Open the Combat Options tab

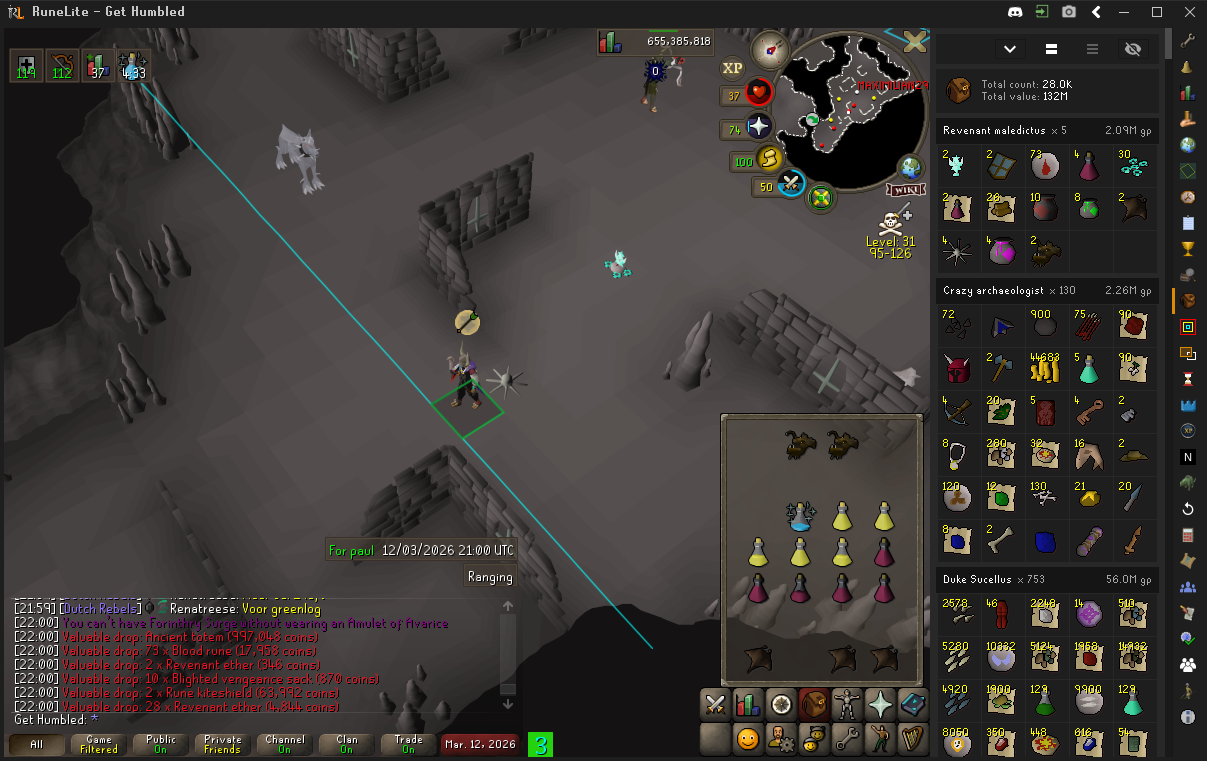pyautogui.click(x=715, y=703)
